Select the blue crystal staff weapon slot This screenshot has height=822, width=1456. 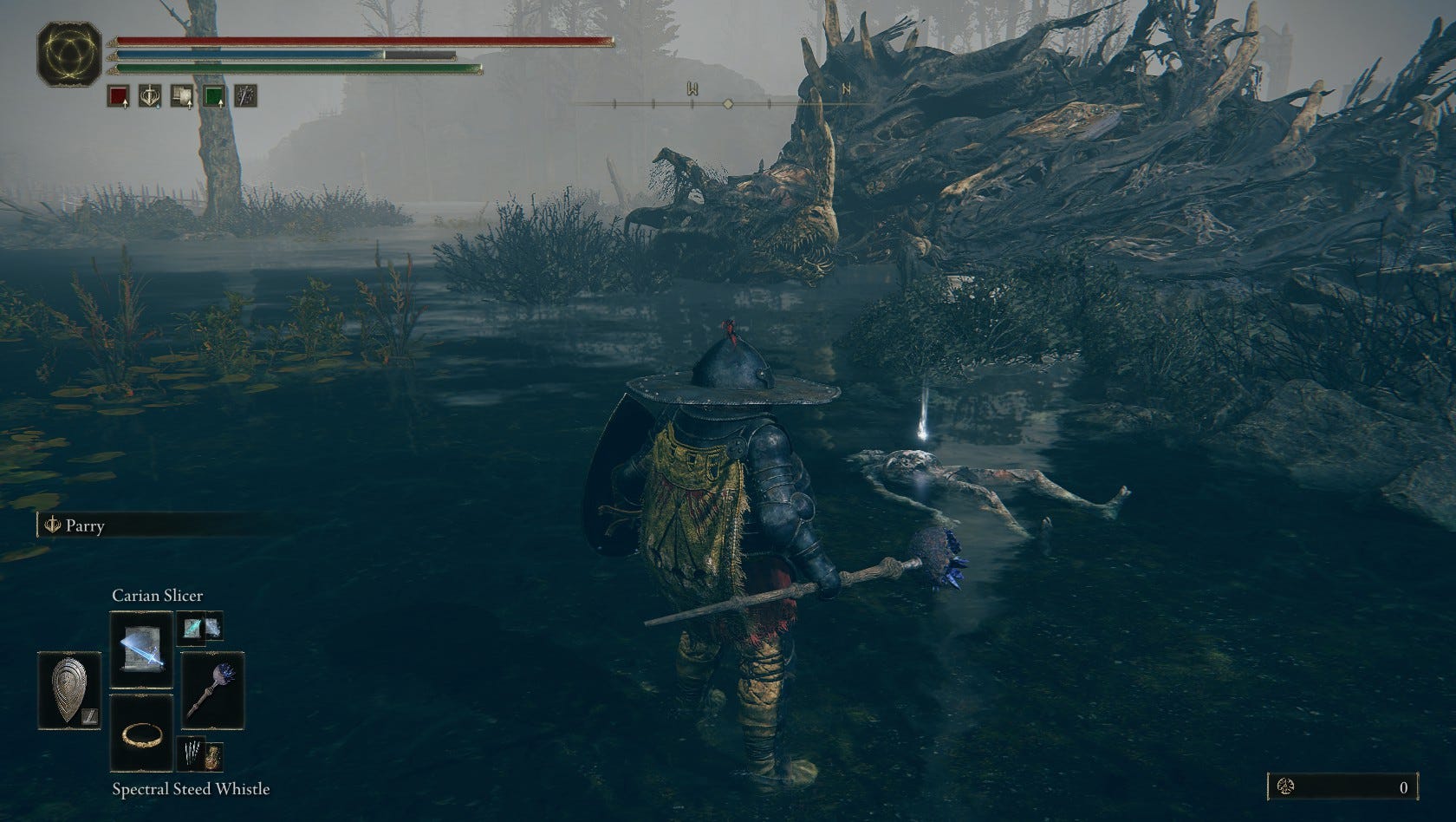point(212,689)
